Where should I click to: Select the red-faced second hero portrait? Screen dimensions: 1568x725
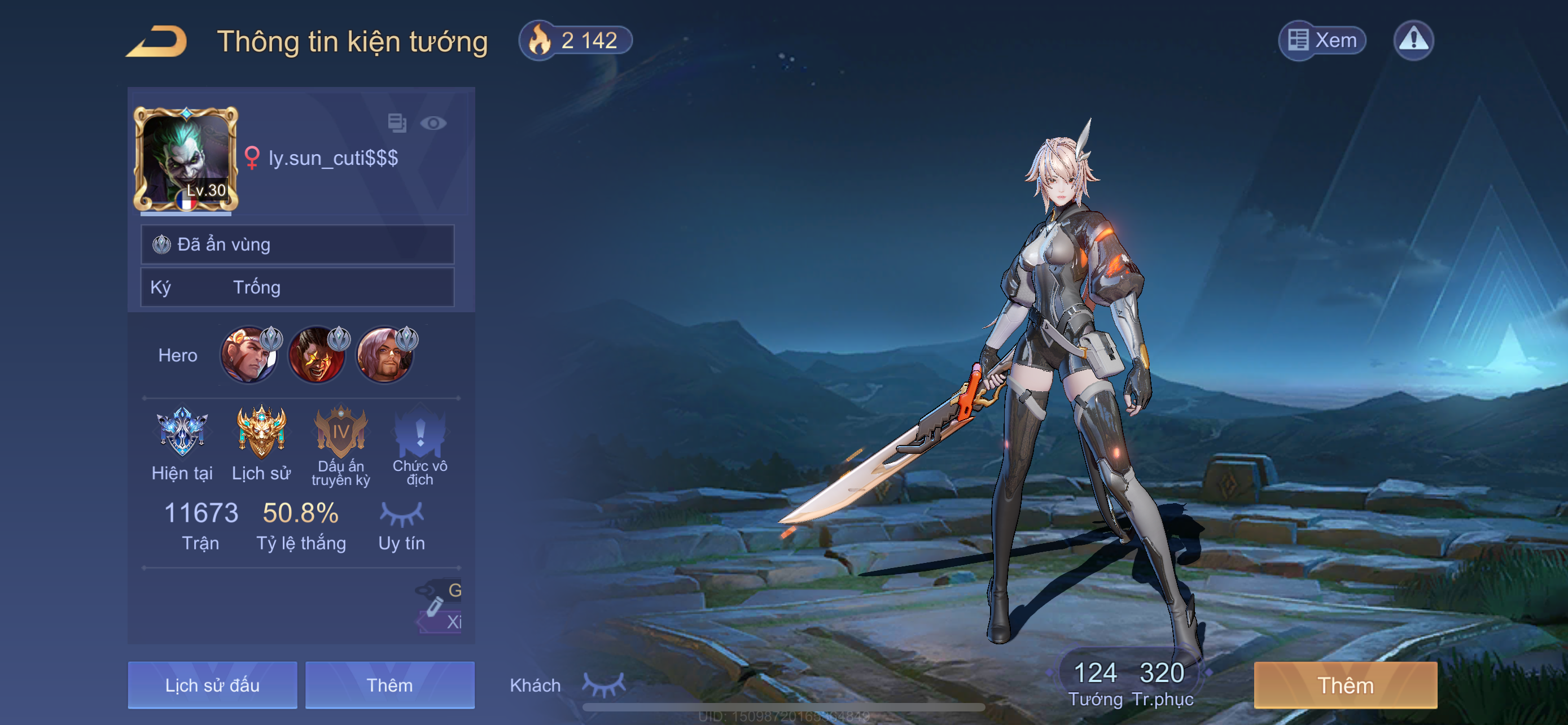(317, 356)
